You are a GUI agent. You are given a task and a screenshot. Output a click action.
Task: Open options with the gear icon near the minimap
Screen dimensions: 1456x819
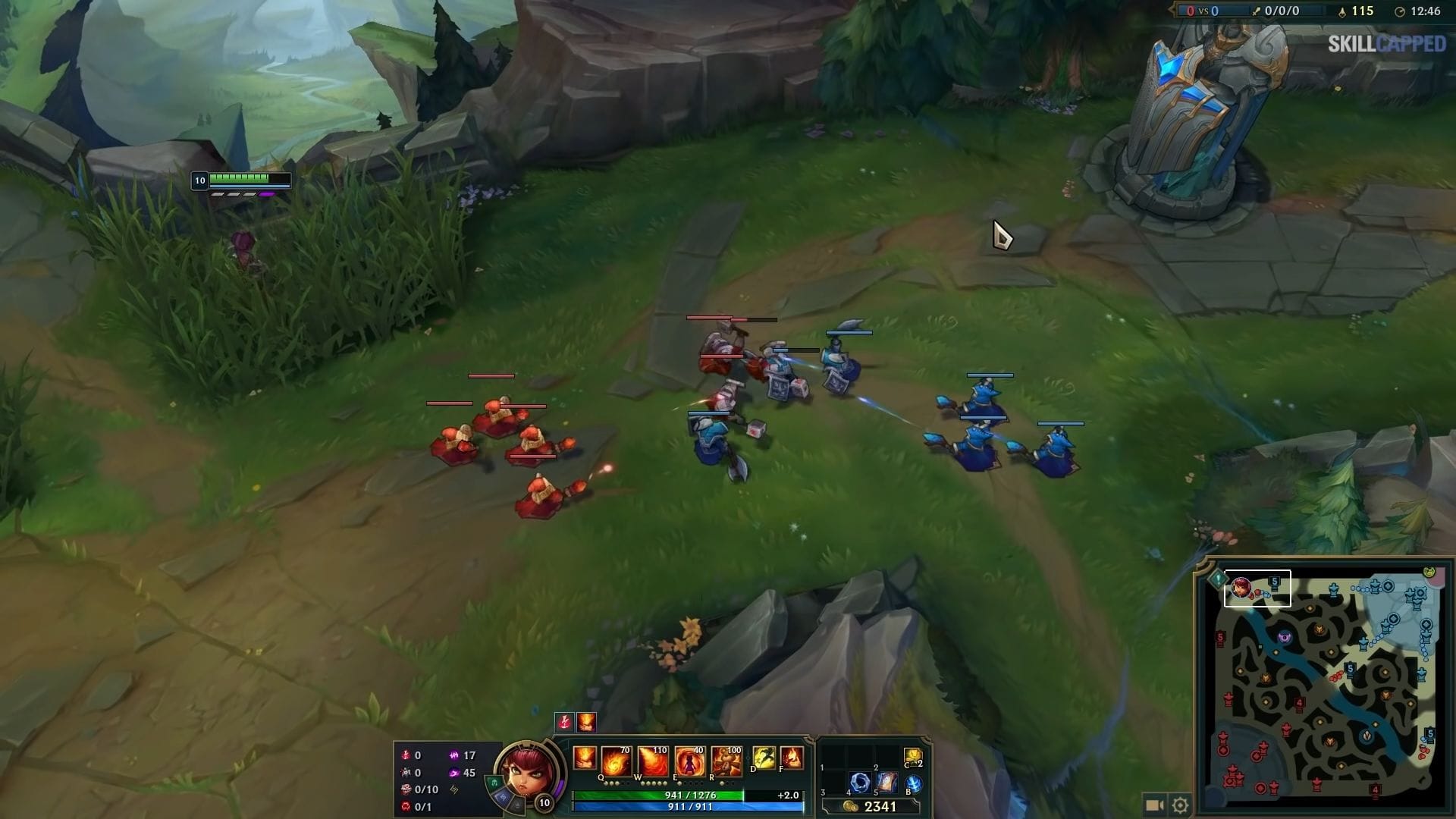[1180, 805]
